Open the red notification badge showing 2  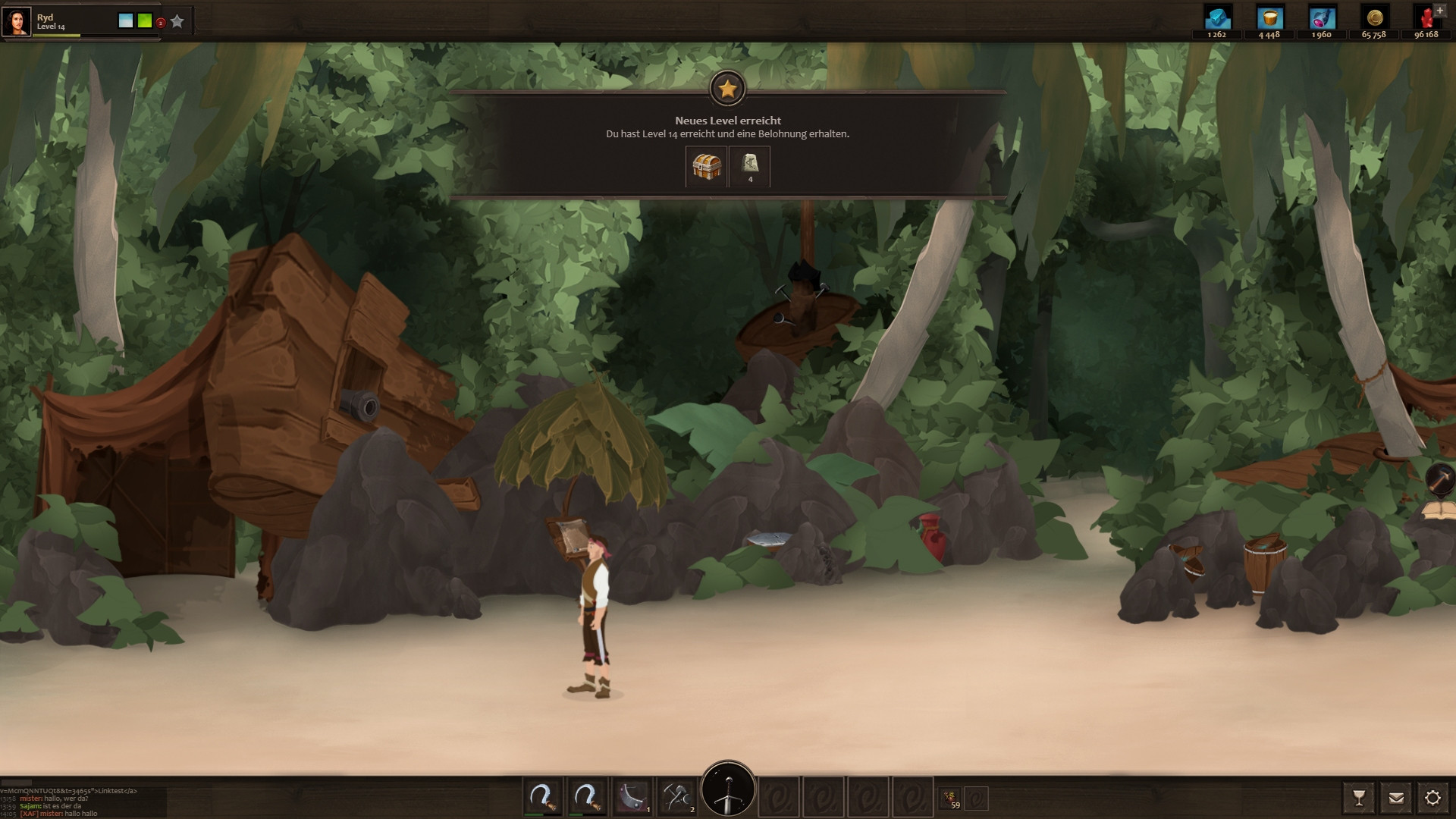point(161,23)
